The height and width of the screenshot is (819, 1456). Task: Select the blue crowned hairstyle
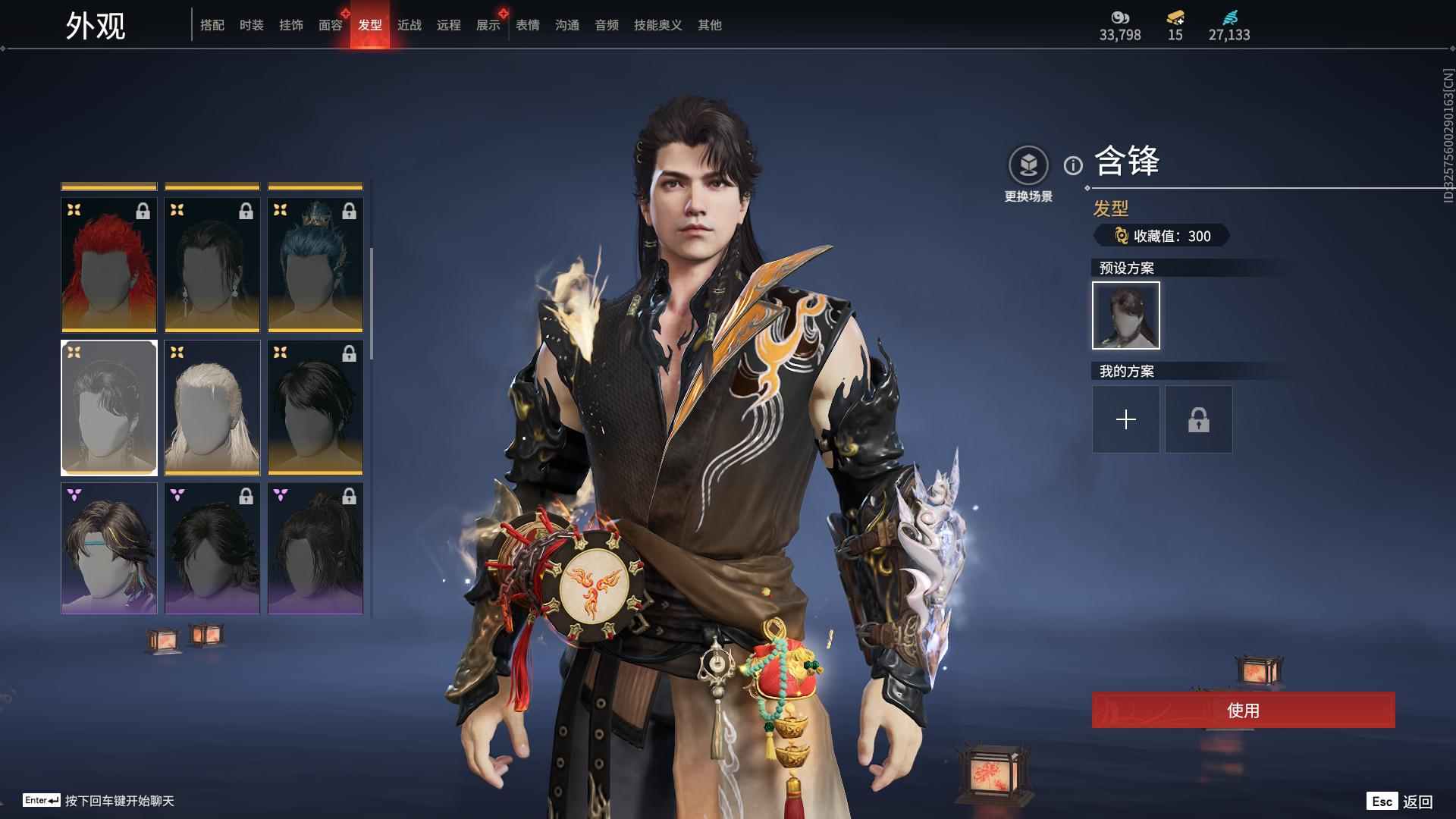[315, 265]
